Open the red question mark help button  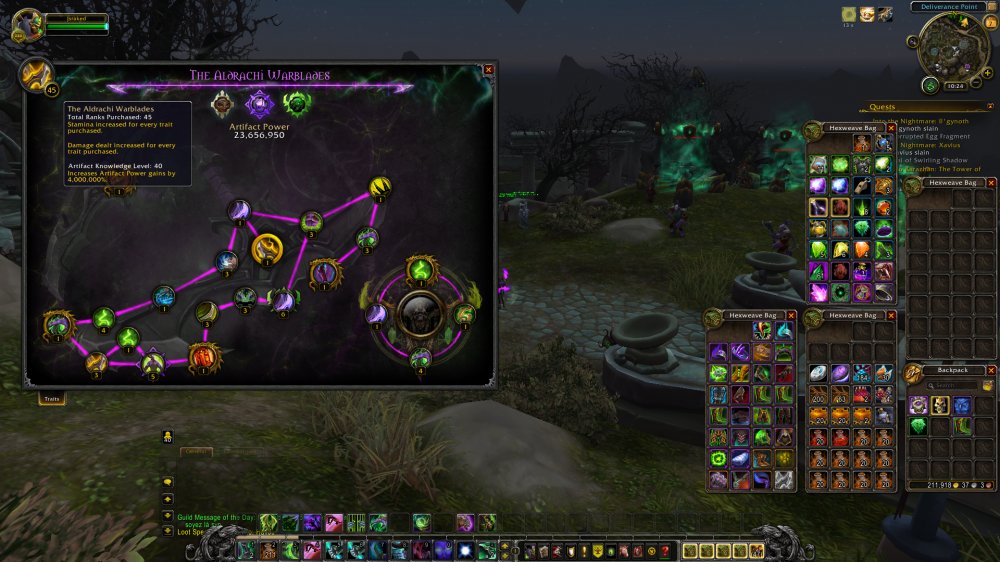pos(665,551)
